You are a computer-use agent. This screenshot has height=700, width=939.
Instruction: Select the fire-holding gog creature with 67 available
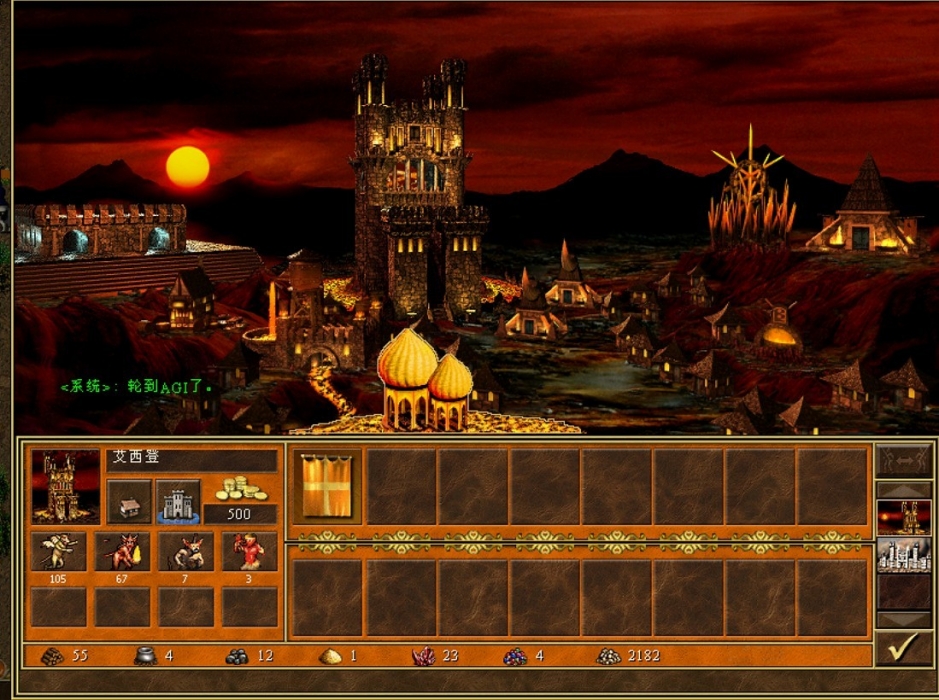(x=122, y=552)
